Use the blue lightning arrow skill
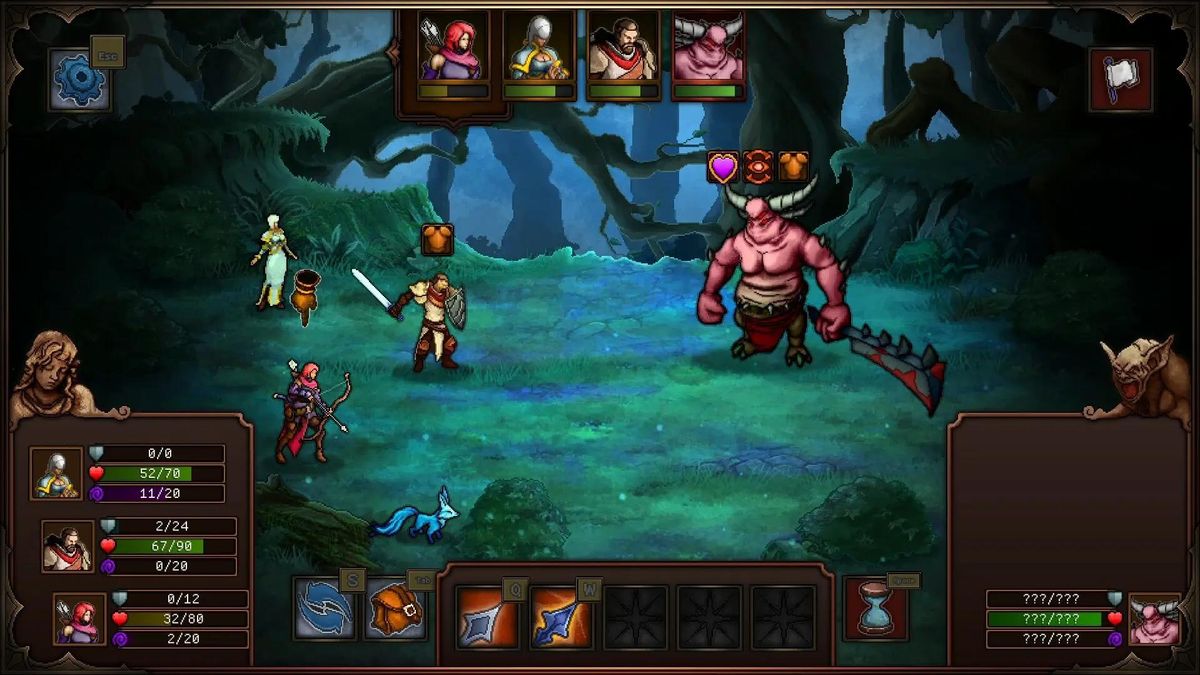 click(x=560, y=617)
